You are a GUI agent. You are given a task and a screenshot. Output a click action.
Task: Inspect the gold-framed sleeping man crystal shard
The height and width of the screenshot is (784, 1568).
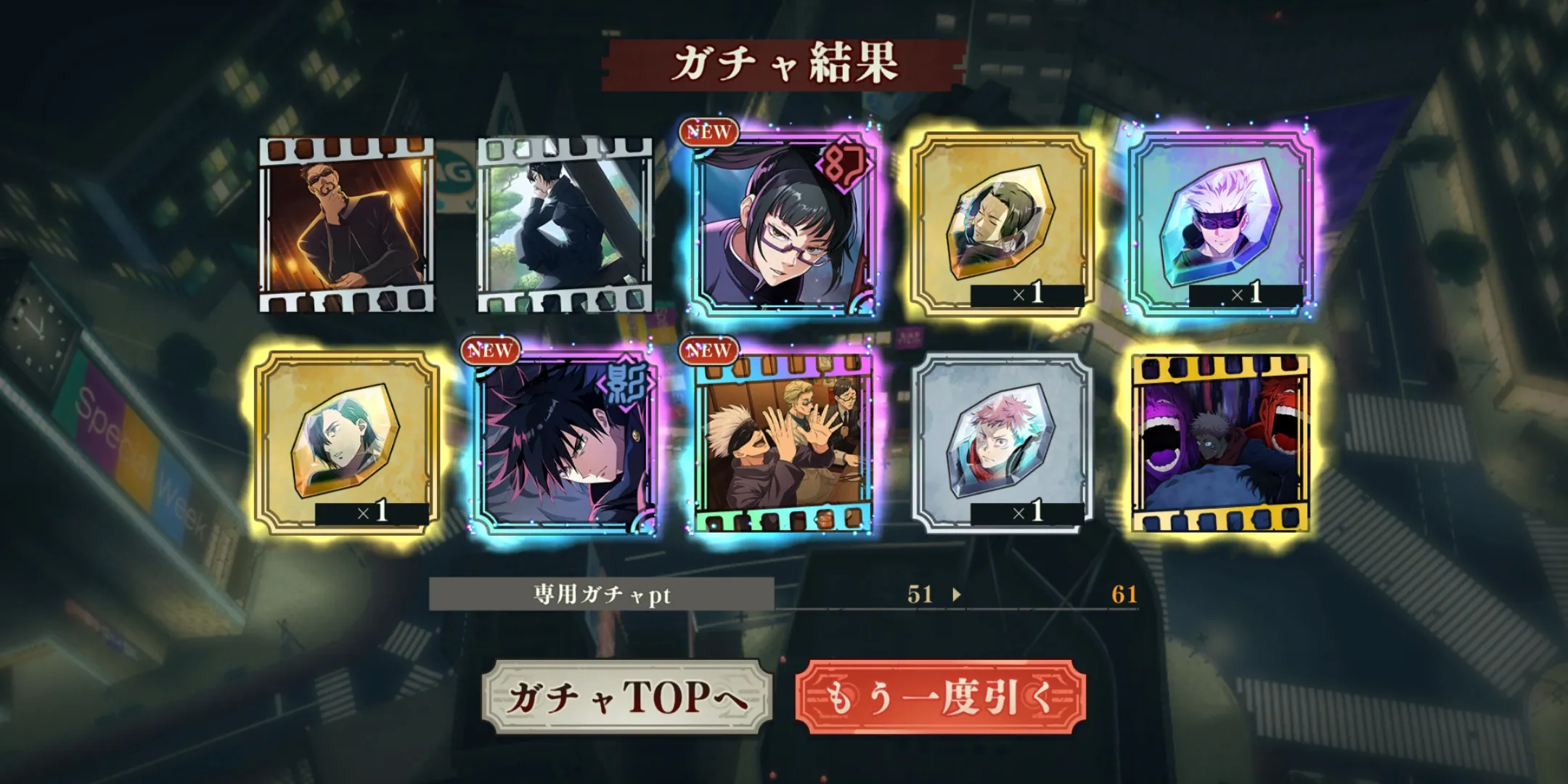pos(1002,225)
